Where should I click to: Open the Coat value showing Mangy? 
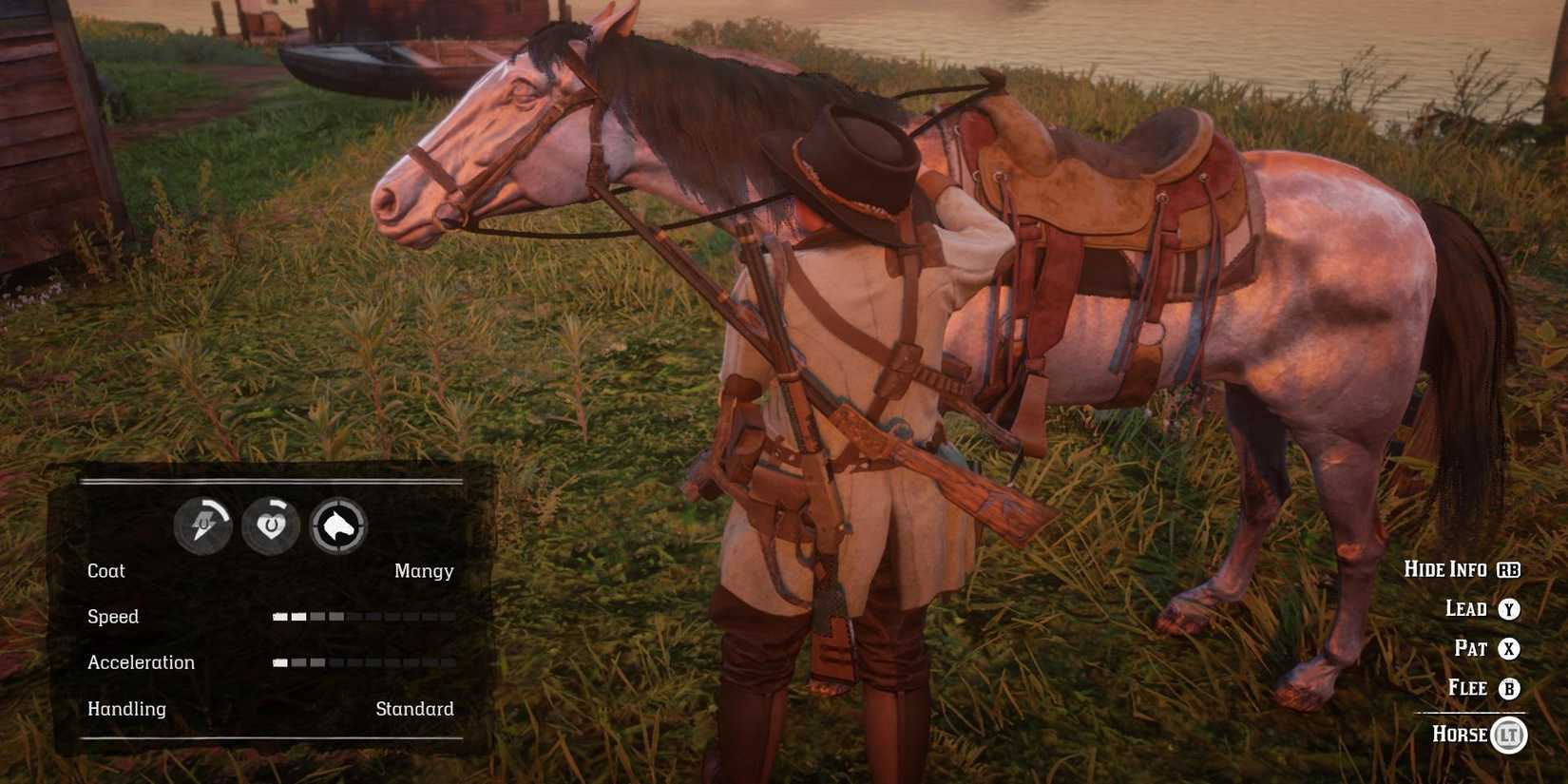[424, 570]
